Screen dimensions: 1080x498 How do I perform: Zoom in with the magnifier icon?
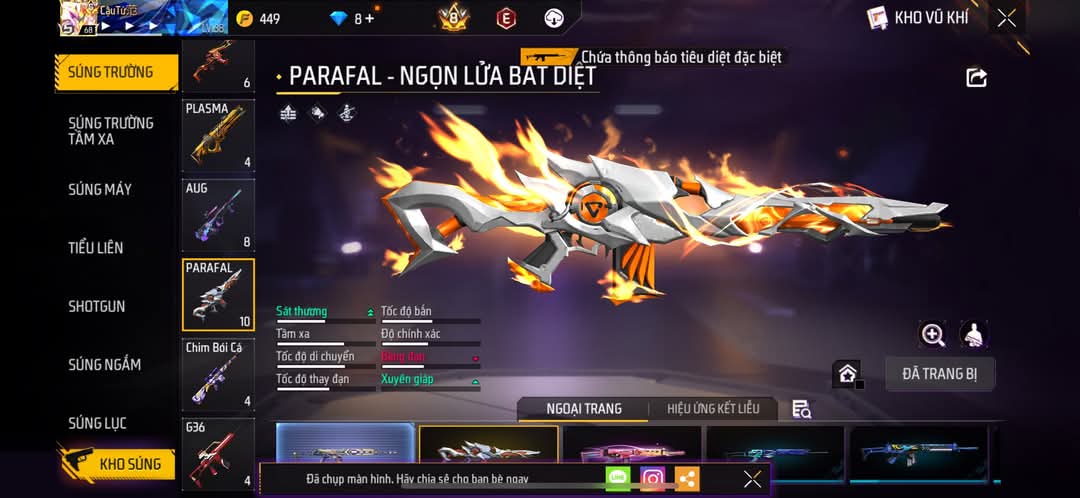(x=933, y=335)
